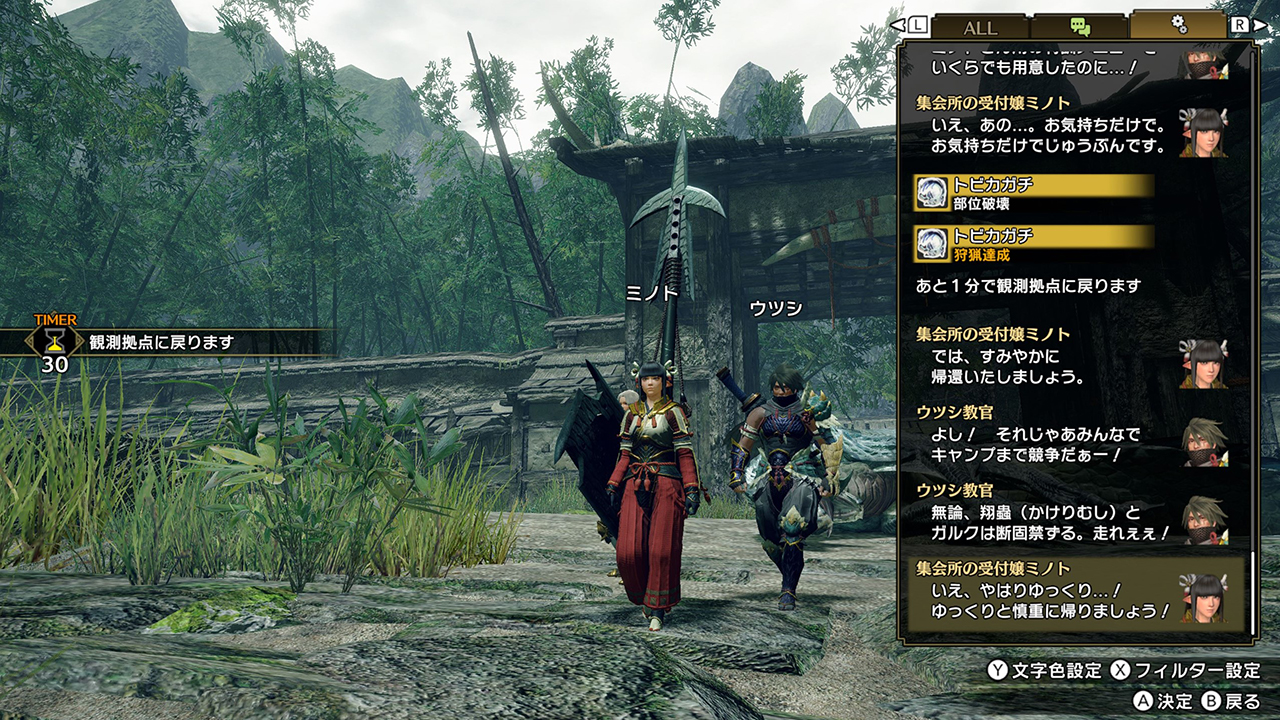Choose the あと１分で観測拠点に戻ります message
The height and width of the screenshot is (720, 1280).
pyautogui.click(x=1028, y=286)
